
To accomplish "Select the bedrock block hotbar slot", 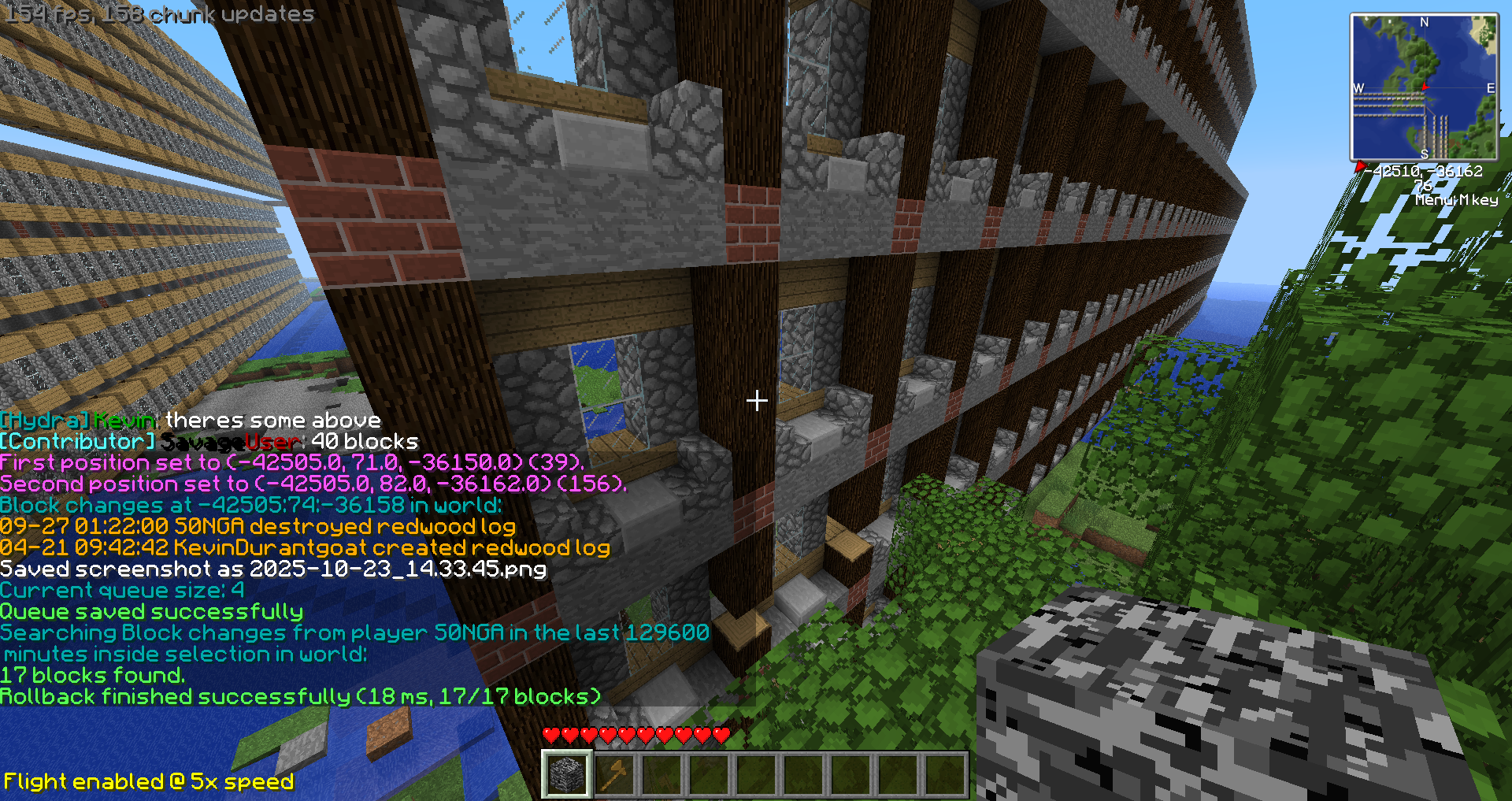I will 567,774.
